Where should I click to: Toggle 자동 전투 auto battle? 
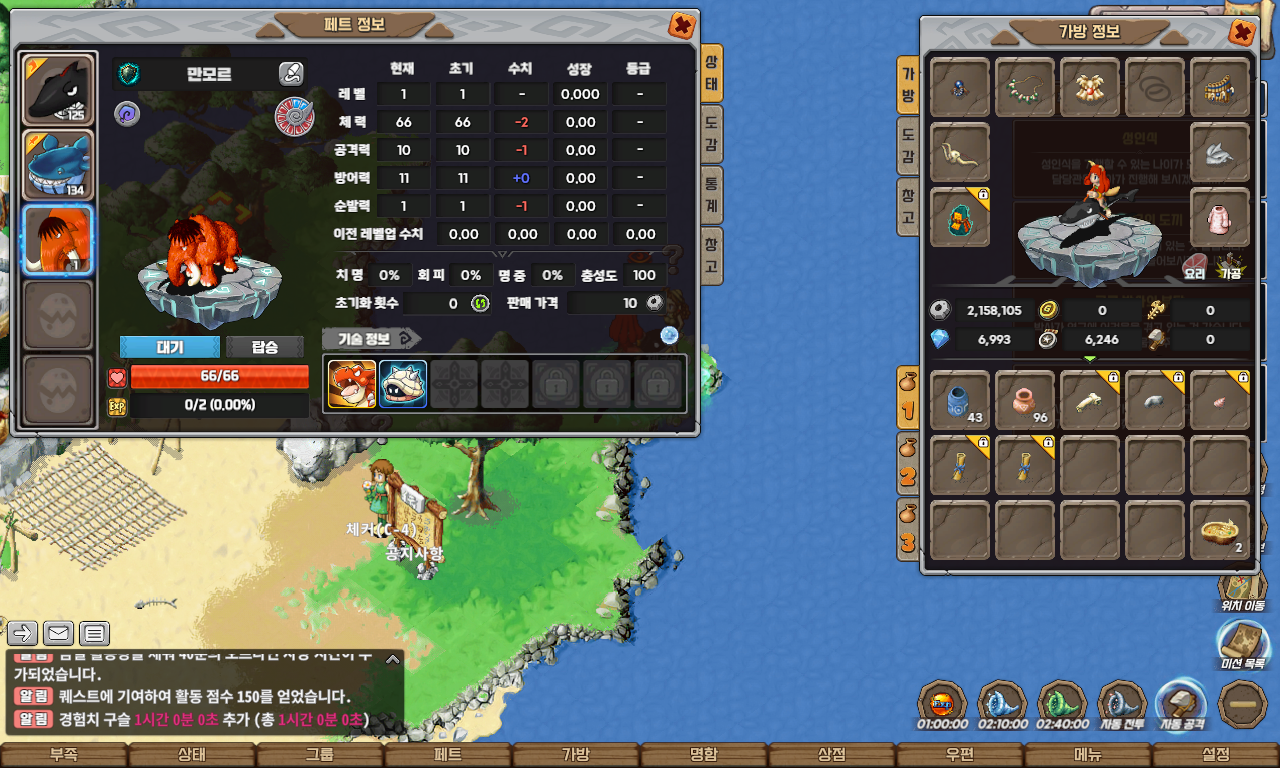1122,705
